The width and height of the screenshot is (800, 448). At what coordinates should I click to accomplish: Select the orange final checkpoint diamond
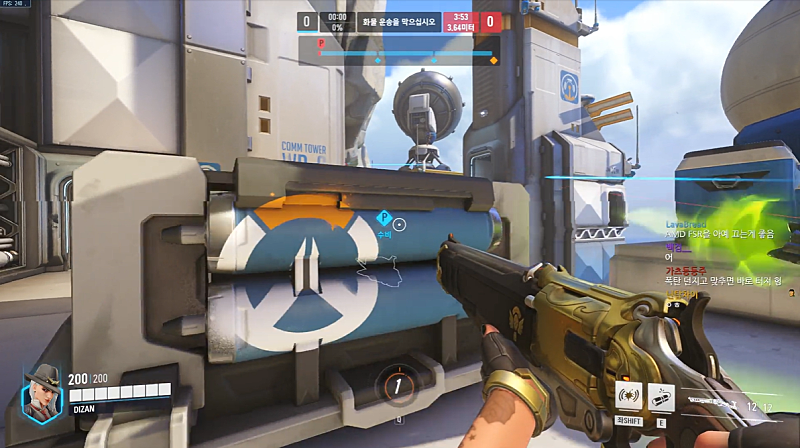(x=493, y=61)
